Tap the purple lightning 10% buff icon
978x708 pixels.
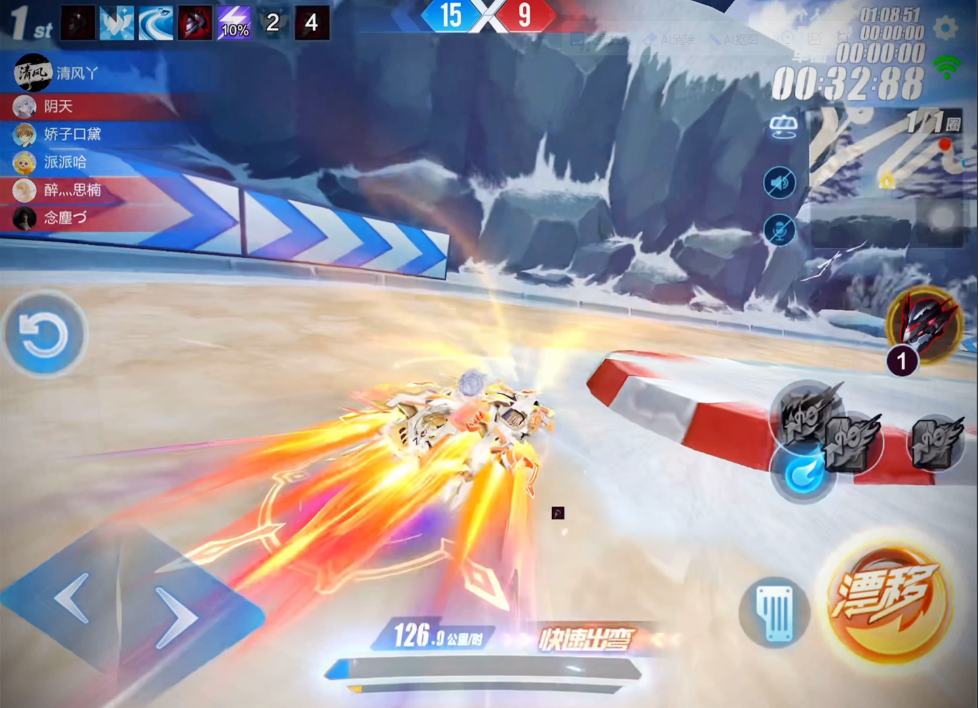tap(234, 23)
